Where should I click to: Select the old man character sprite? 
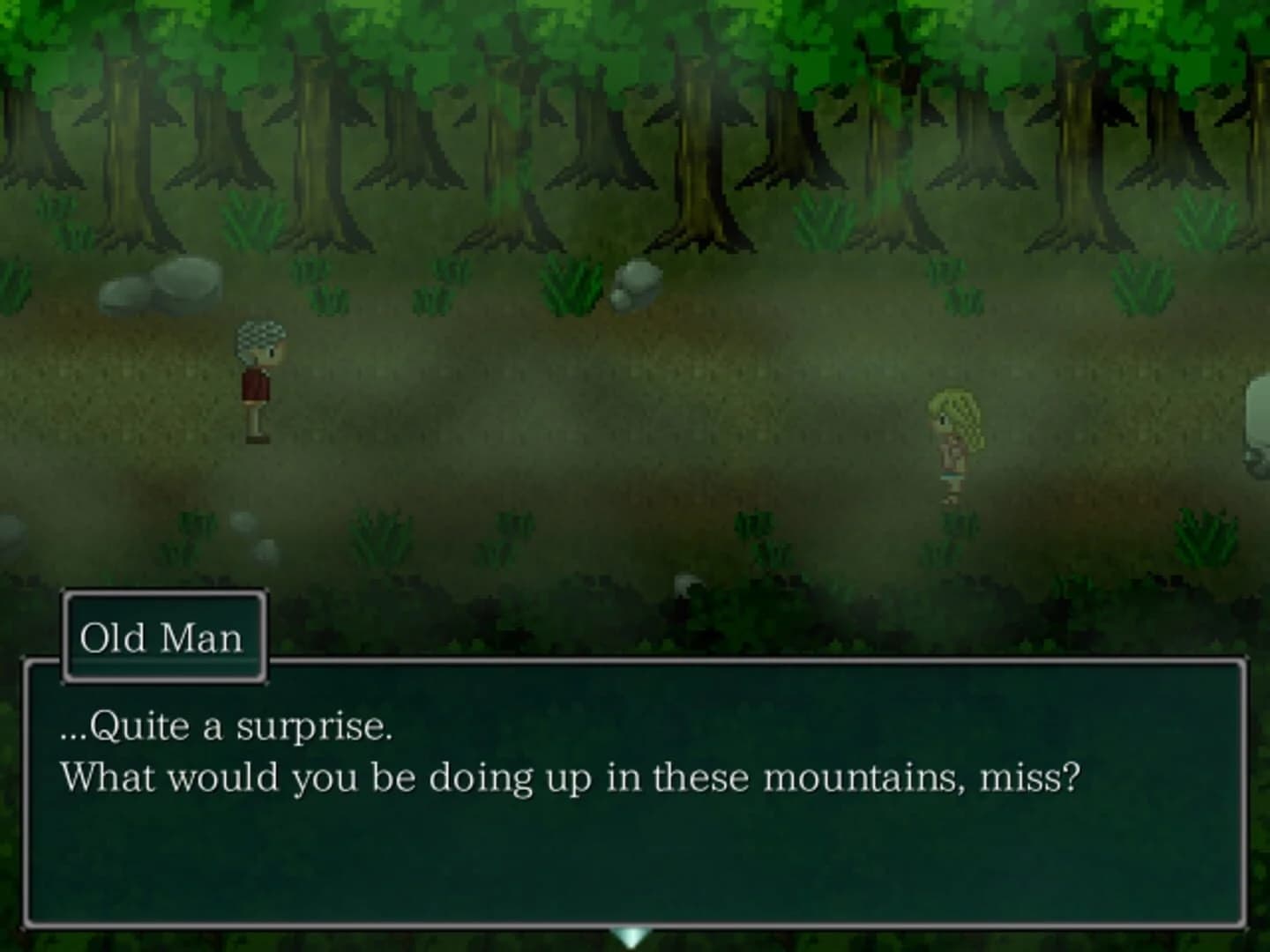259,379
